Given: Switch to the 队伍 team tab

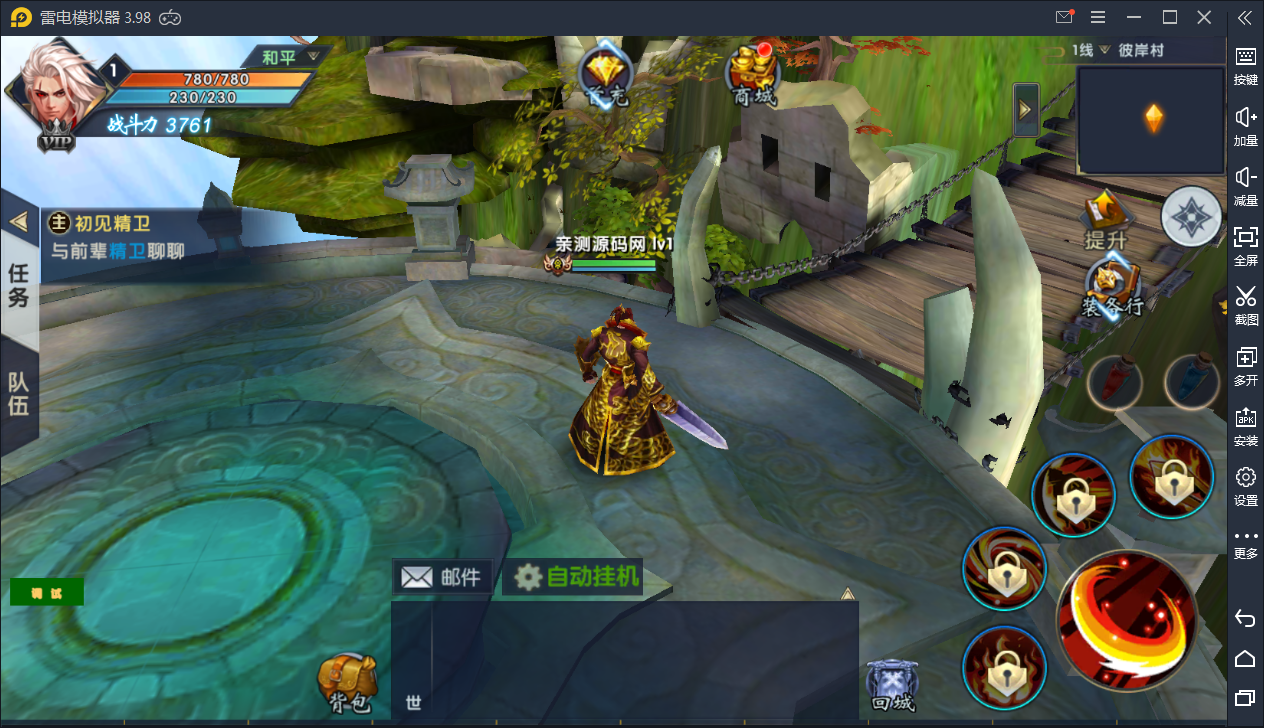Looking at the screenshot, I should coord(19,394).
